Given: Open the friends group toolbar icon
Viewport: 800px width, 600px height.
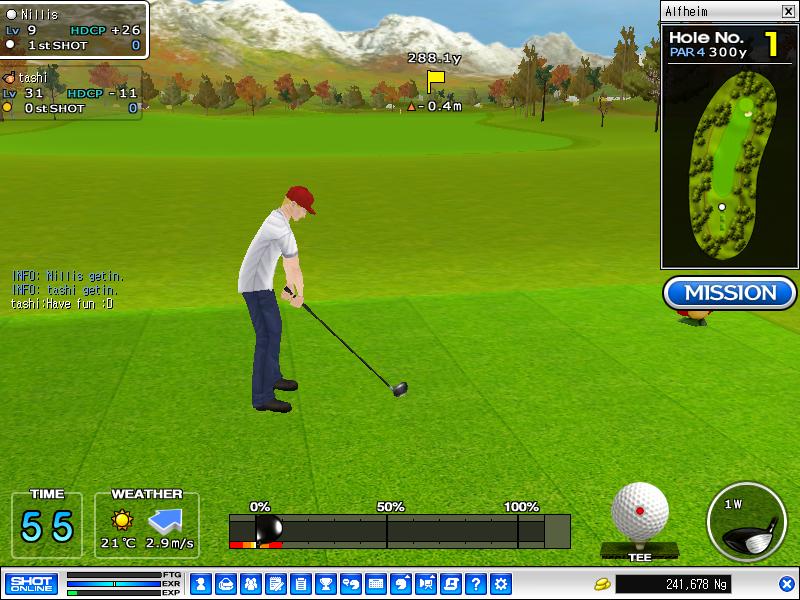Looking at the screenshot, I should coord(250,584).
